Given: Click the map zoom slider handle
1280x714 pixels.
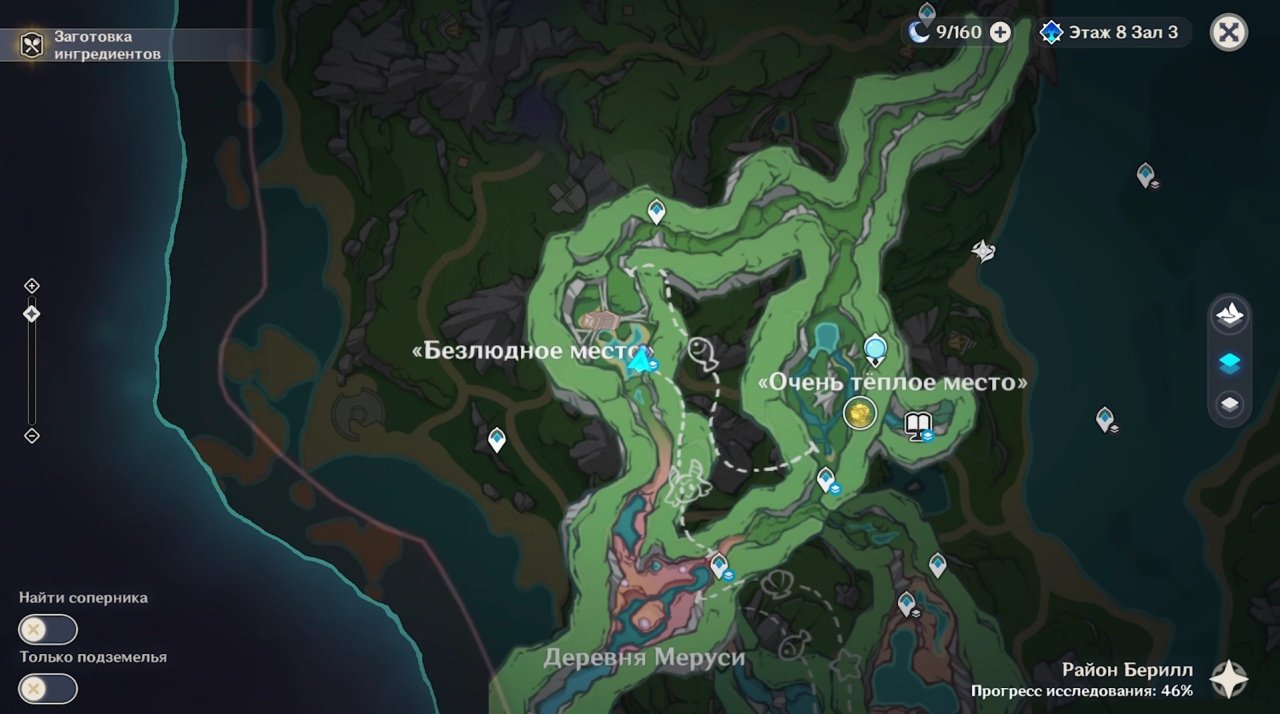Looking at the screenshot, I should click(32, 314).
